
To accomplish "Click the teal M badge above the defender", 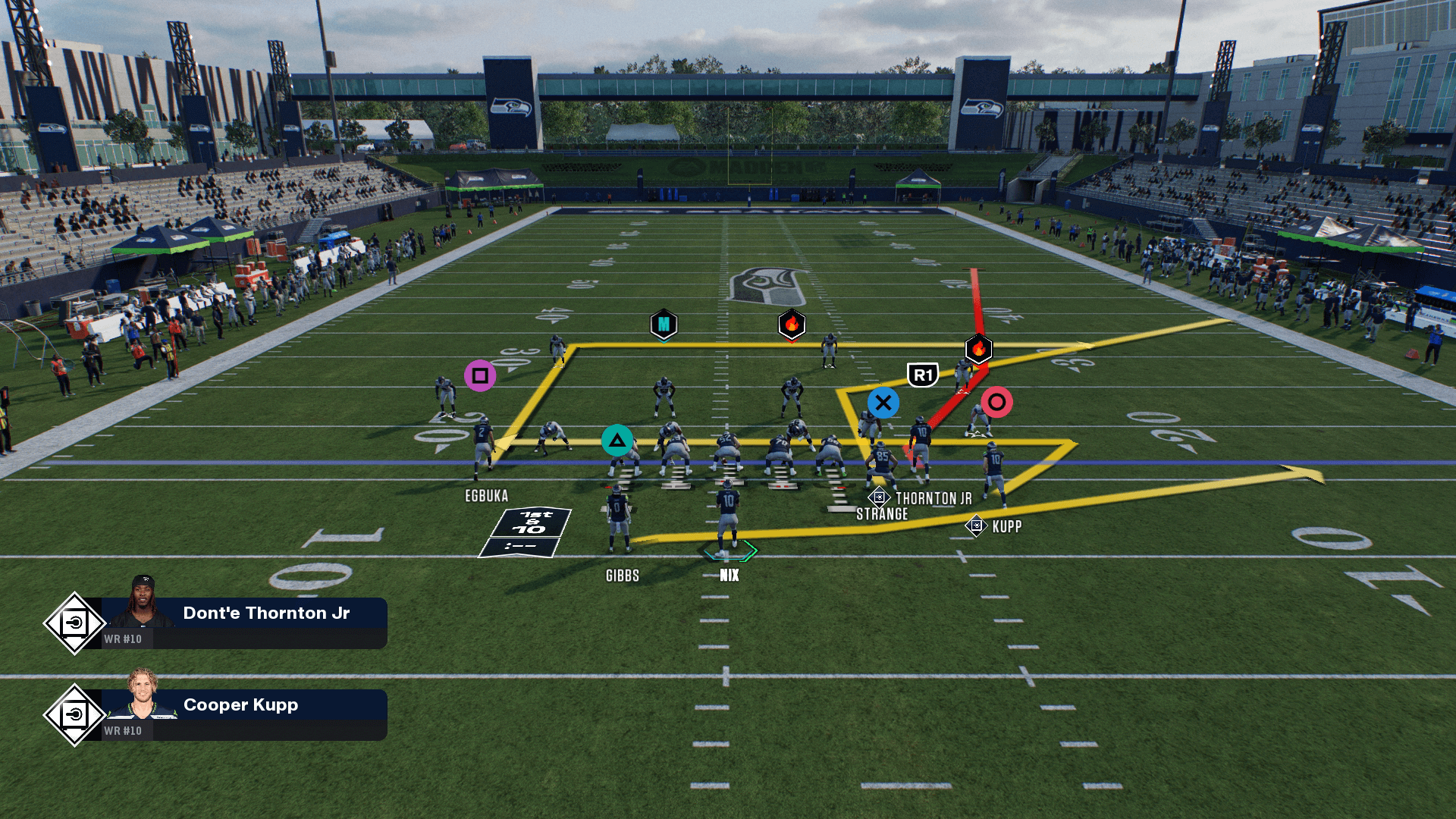I will pyautogui.click(x=664, y=325).
